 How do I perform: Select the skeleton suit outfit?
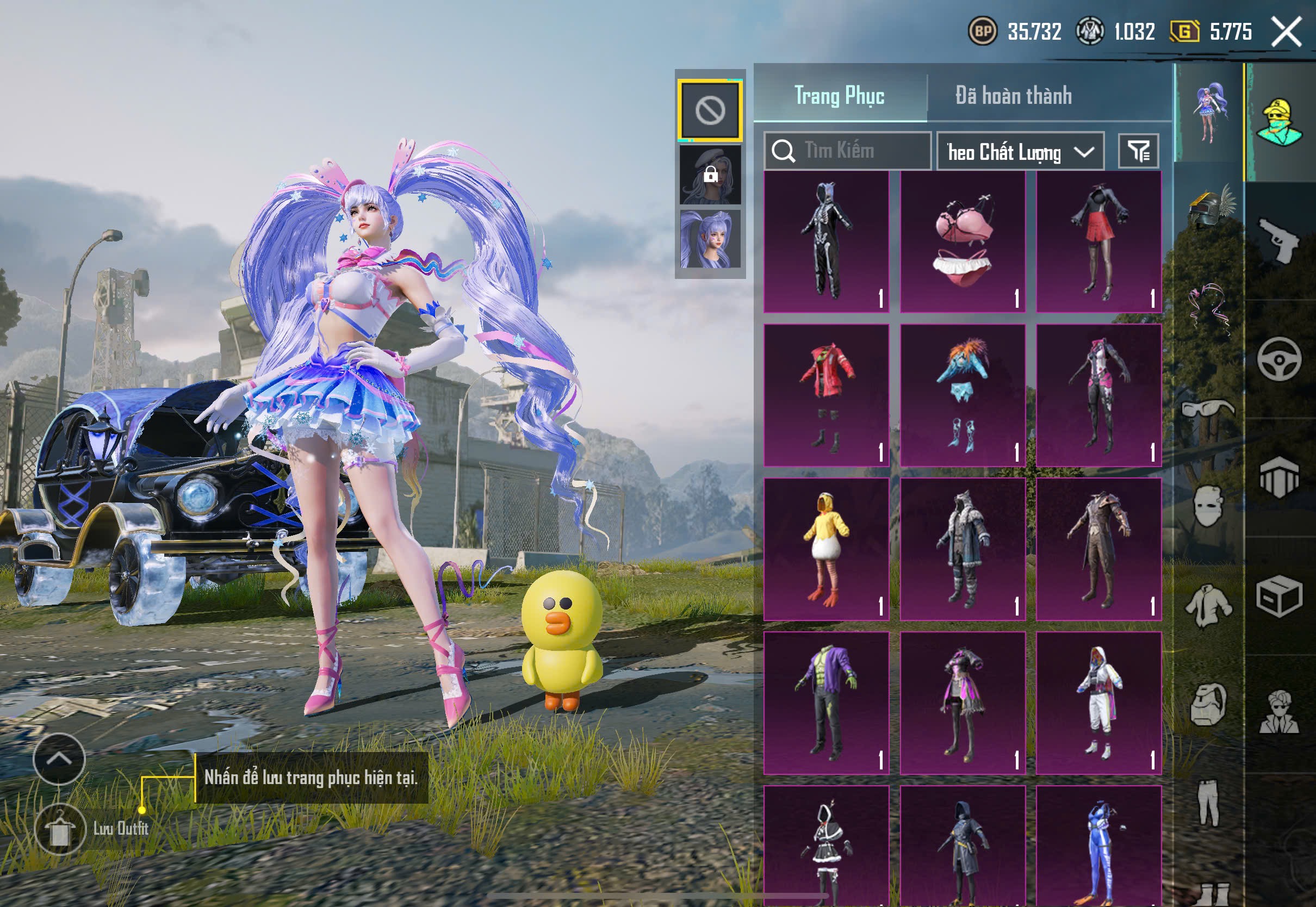[x=826, y=241]
